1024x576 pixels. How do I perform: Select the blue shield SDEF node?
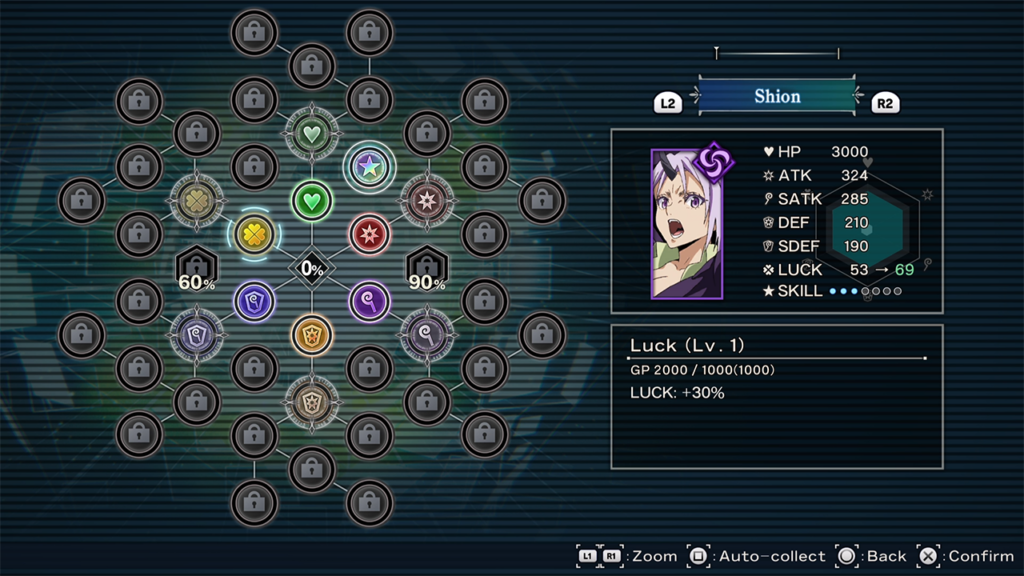coord(254,301)
